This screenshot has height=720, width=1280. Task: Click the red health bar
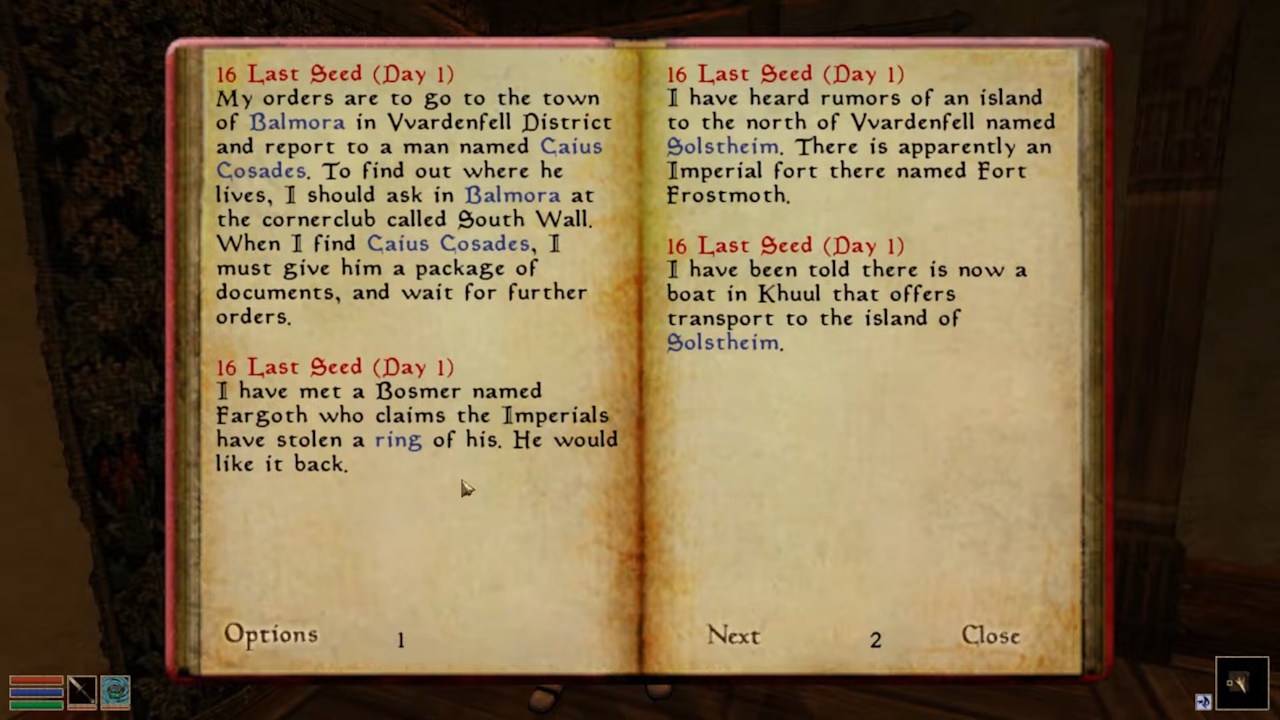pos(36,681)
